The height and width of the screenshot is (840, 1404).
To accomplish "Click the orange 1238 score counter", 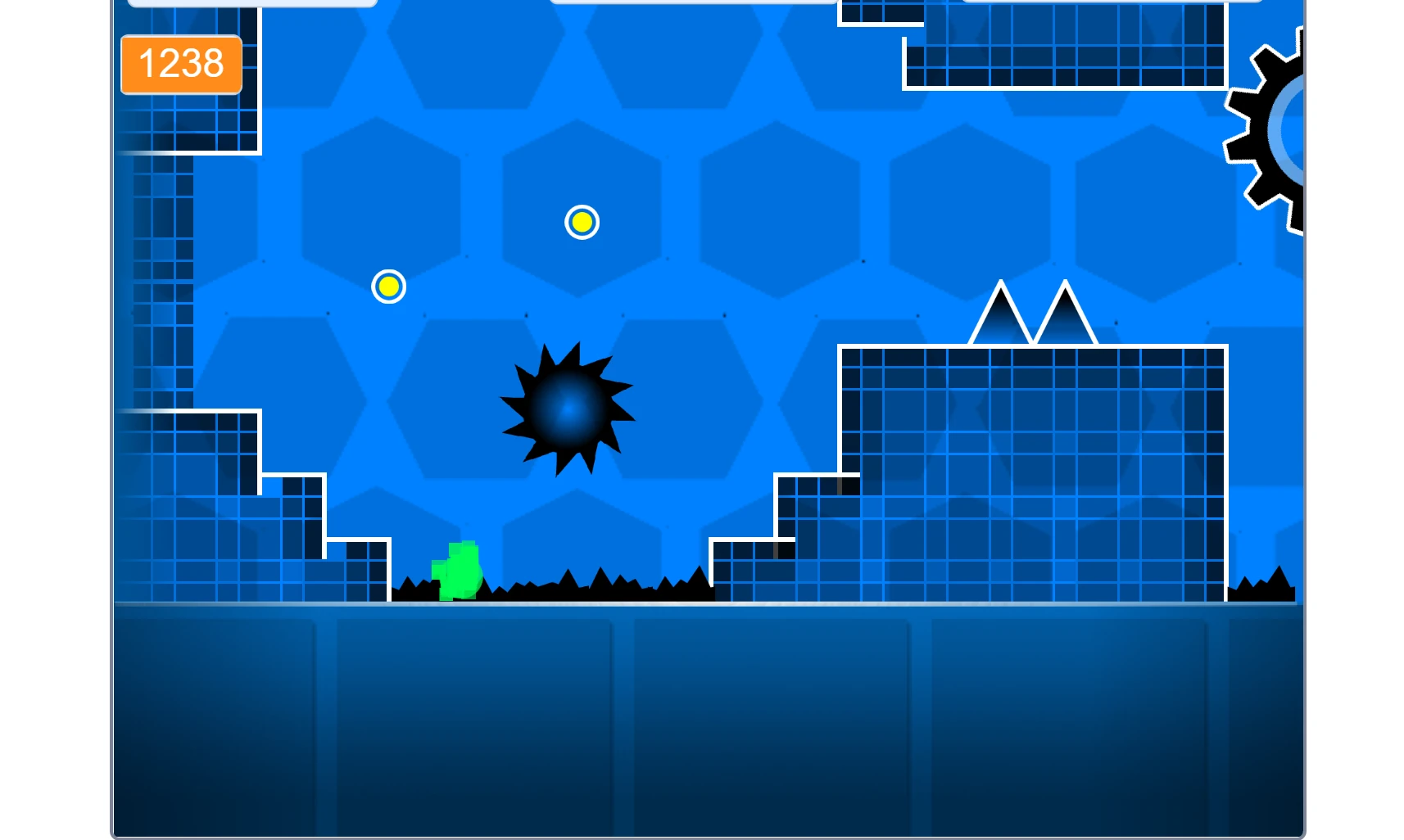I will coord(181,64).
